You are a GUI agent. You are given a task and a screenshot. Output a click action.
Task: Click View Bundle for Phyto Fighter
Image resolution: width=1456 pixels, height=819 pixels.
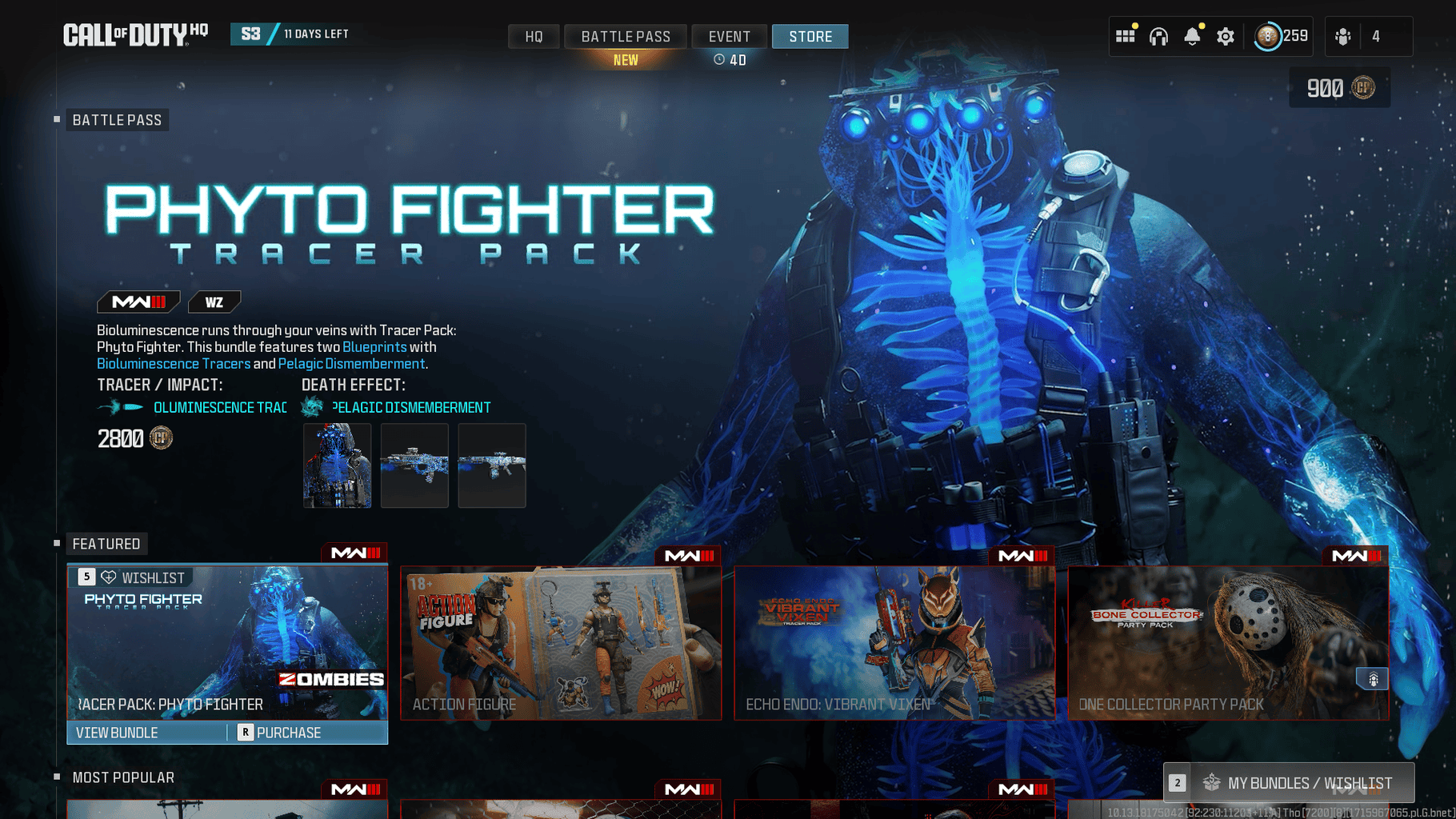click(x=118, y=733)
